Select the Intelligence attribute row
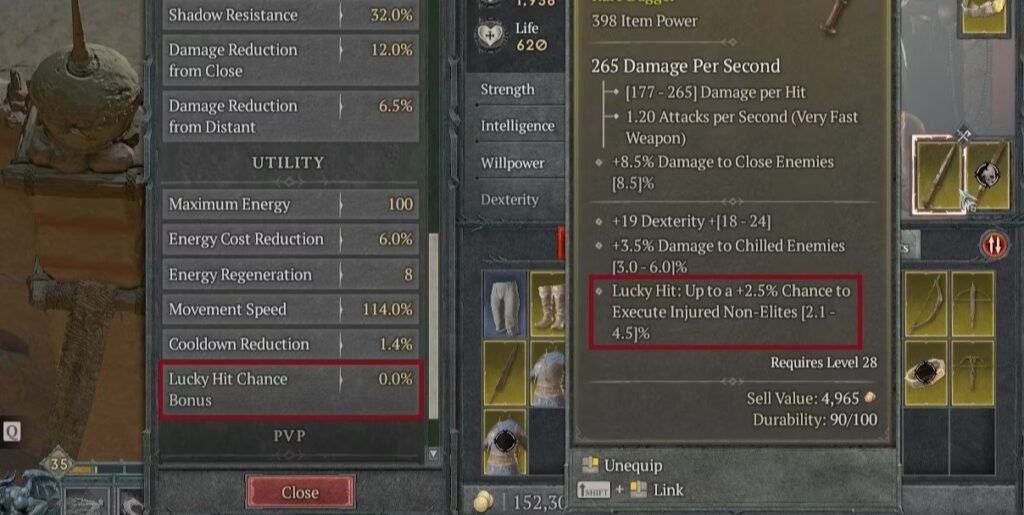This screenshot has height=515, width=1024. [x=517, y=126]
